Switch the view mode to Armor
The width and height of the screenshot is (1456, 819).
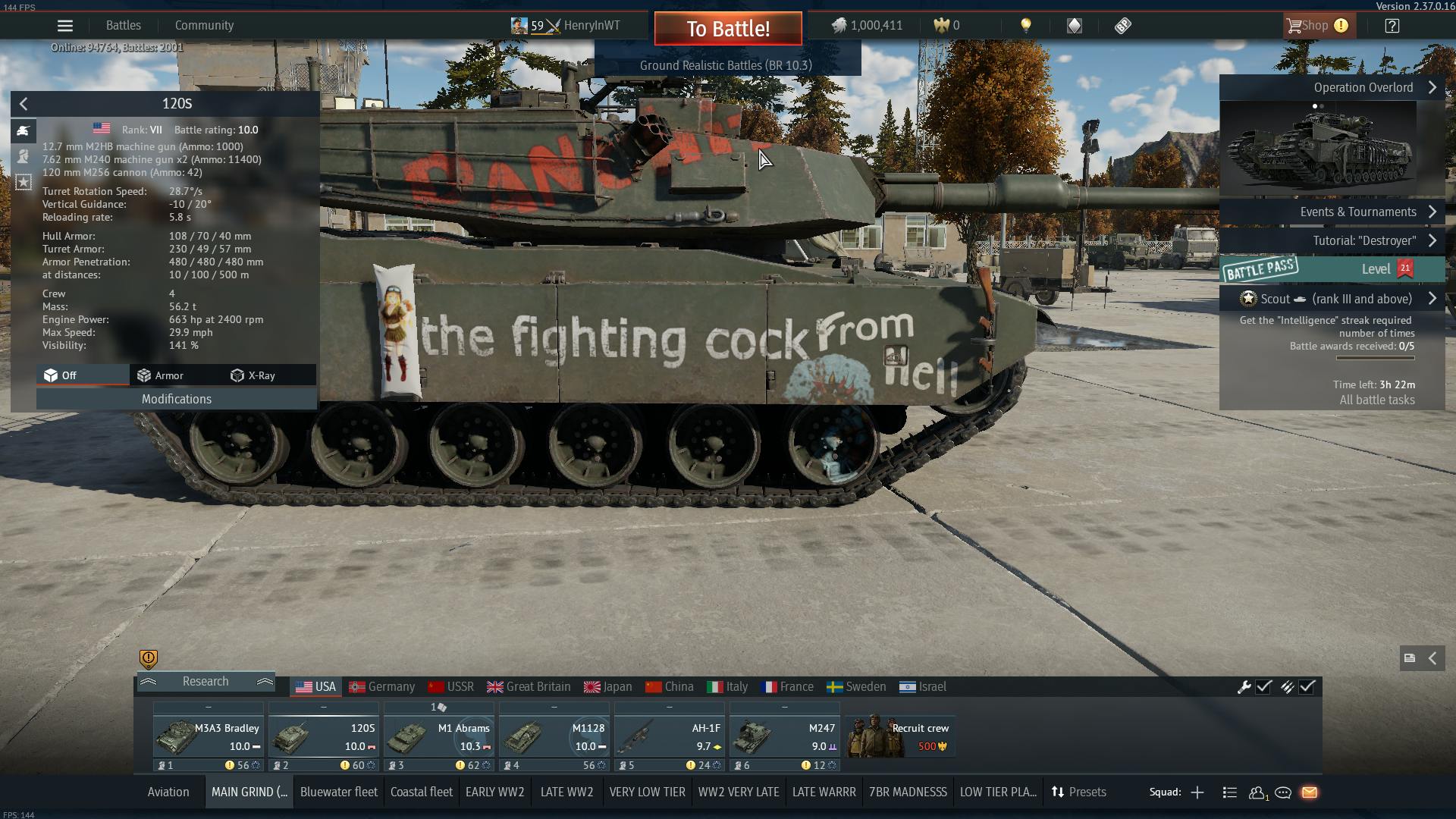(x=160, y=375)
